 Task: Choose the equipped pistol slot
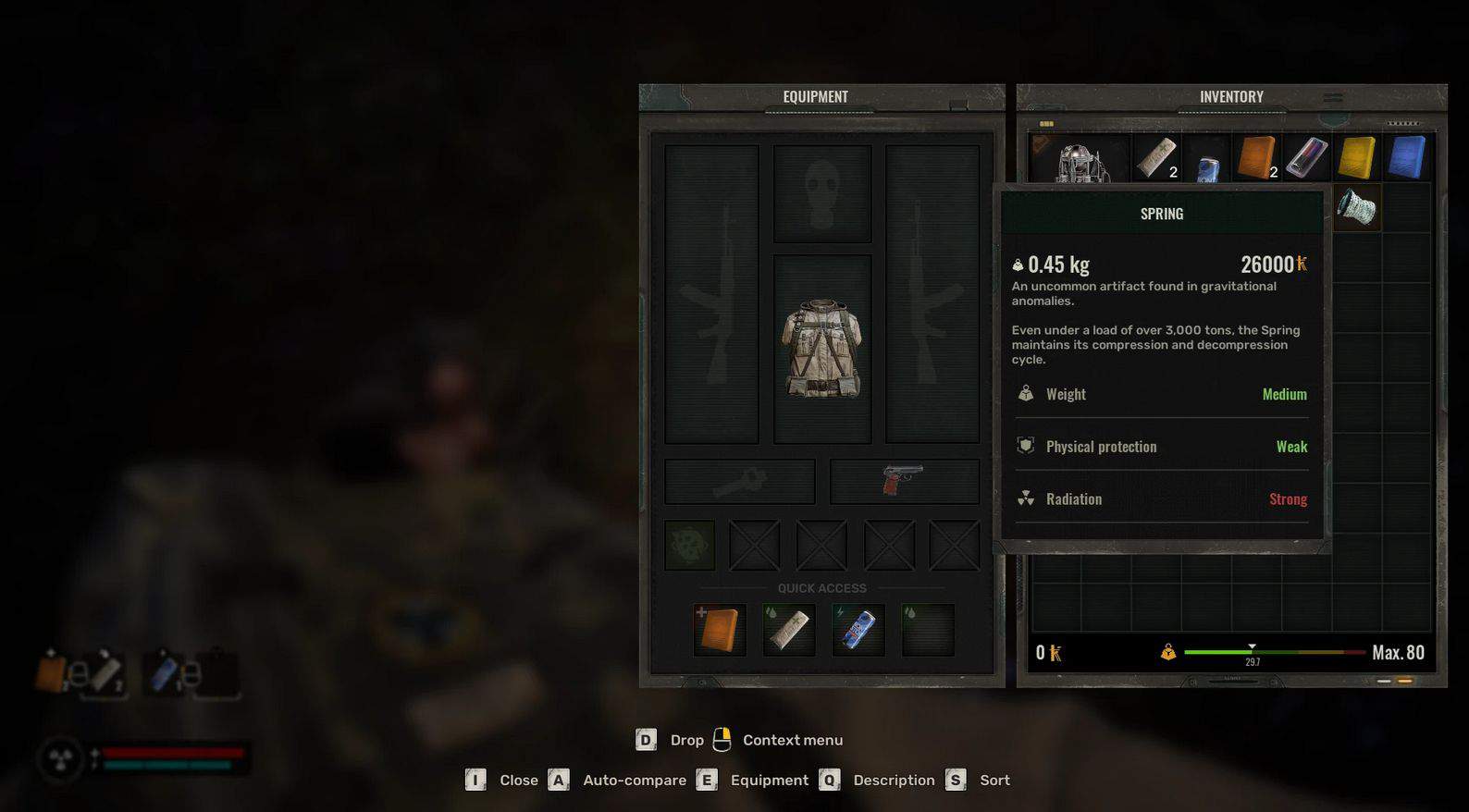(x=904, y=481)
